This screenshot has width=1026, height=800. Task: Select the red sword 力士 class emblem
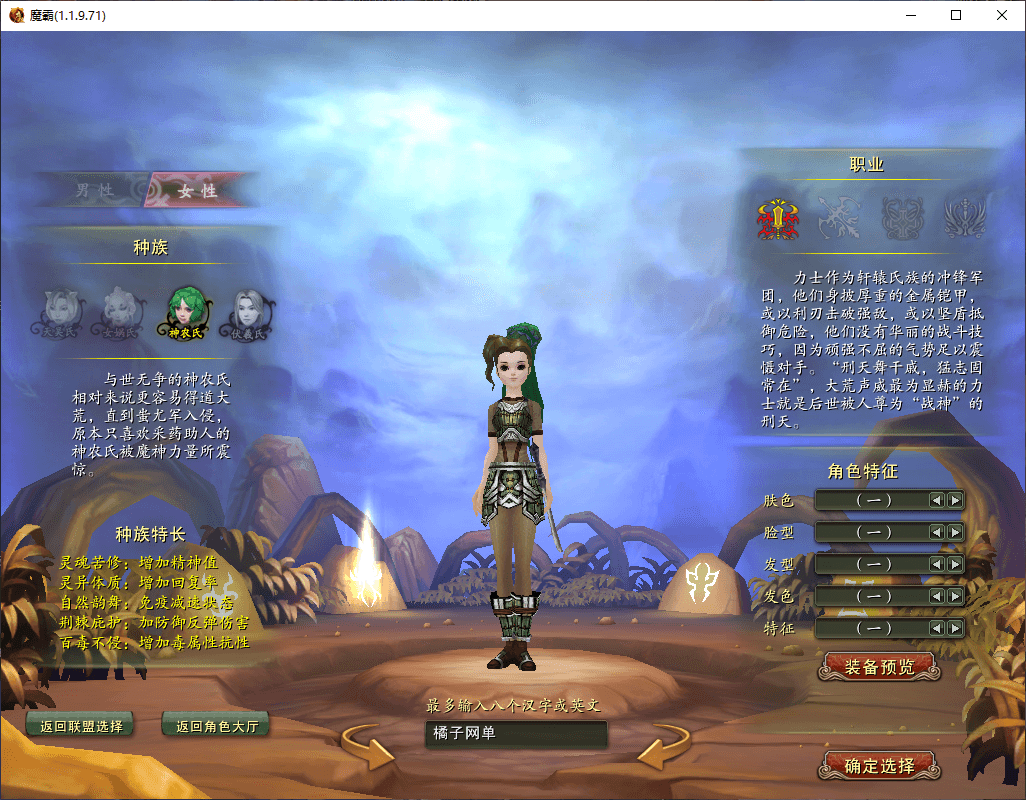(x=777, y=215)
